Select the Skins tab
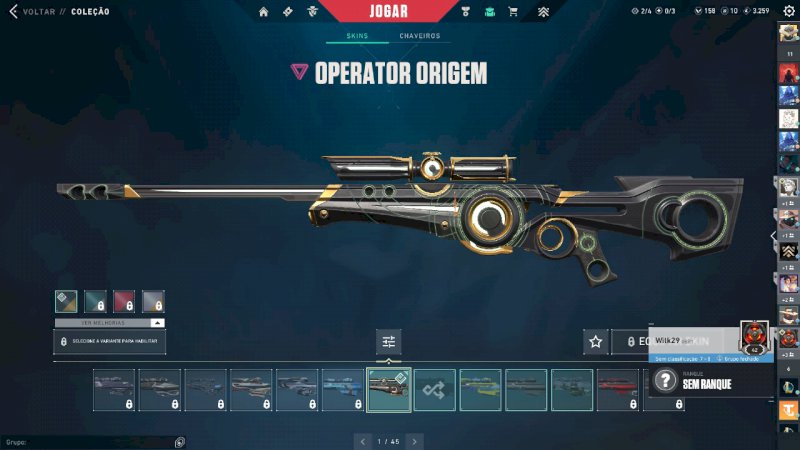This screenshot has height=450, width=800. click(357, 36)
